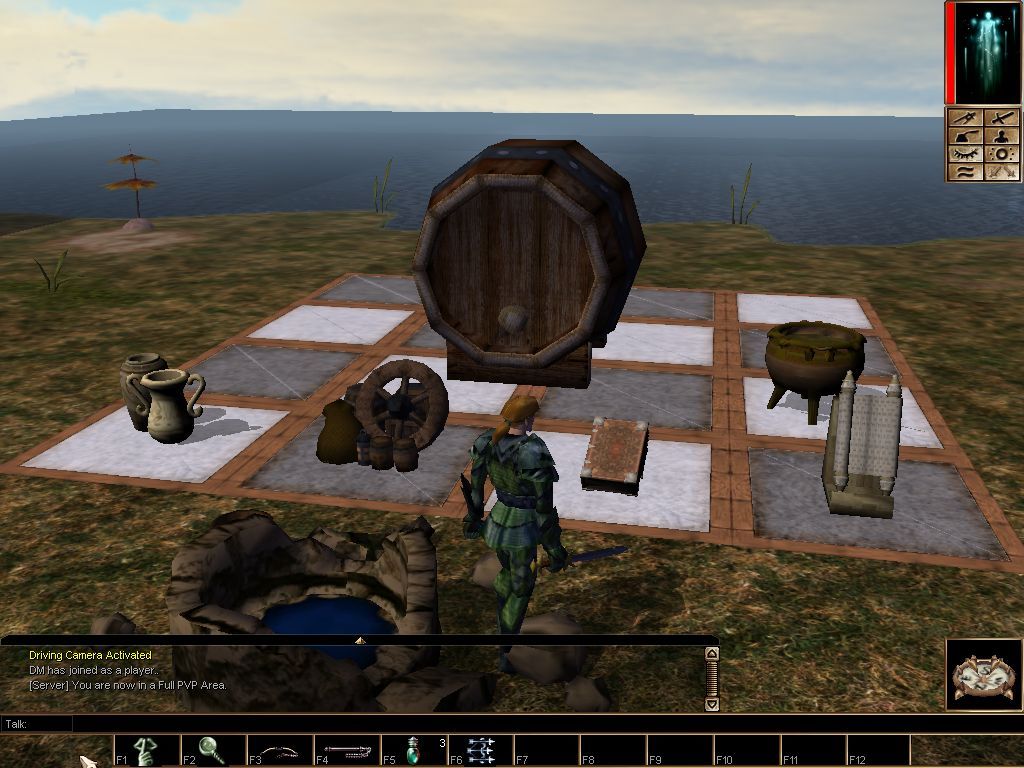Click the ring with dots icon button
This screenshot has height=768, width=1024.
1002,155
